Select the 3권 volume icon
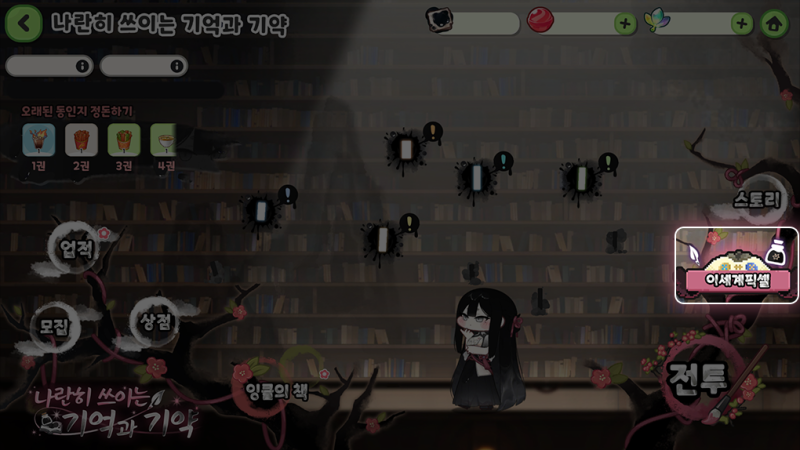Screen dimensions: 800x450 tap(123, 140)
